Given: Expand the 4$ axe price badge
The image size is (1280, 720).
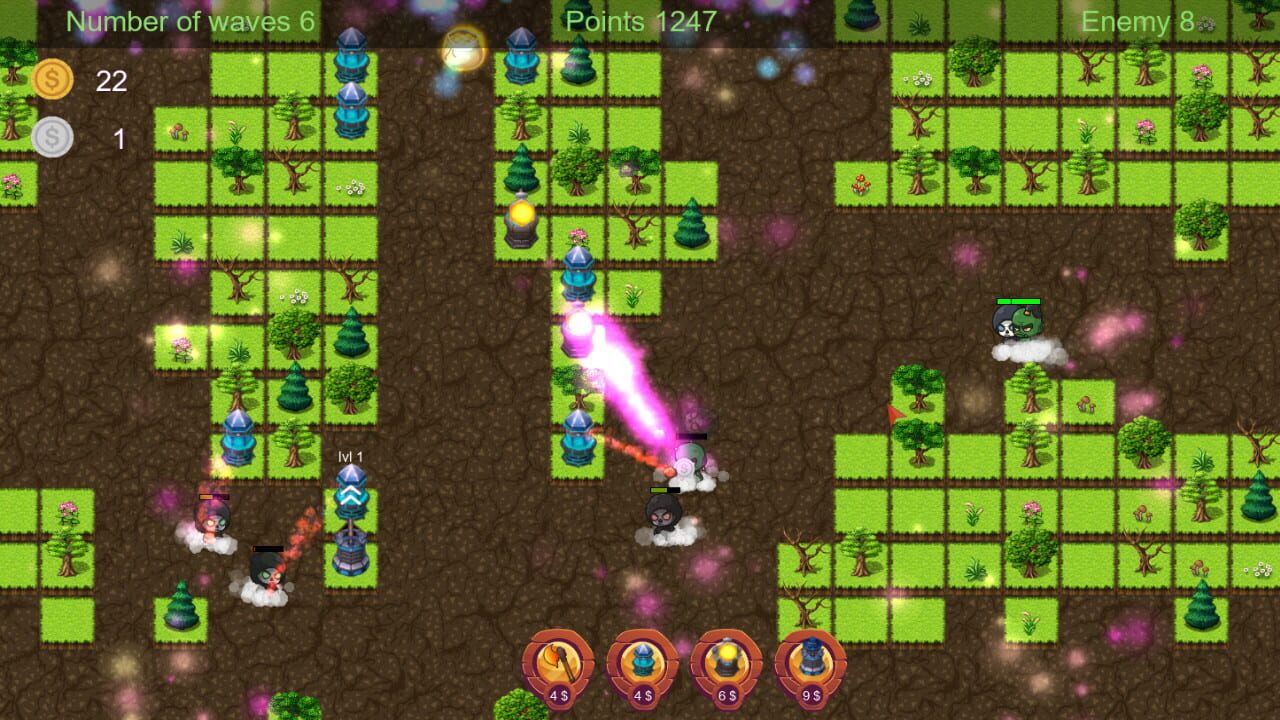Looking at the screenshot, I should click(x=556, y=695).
